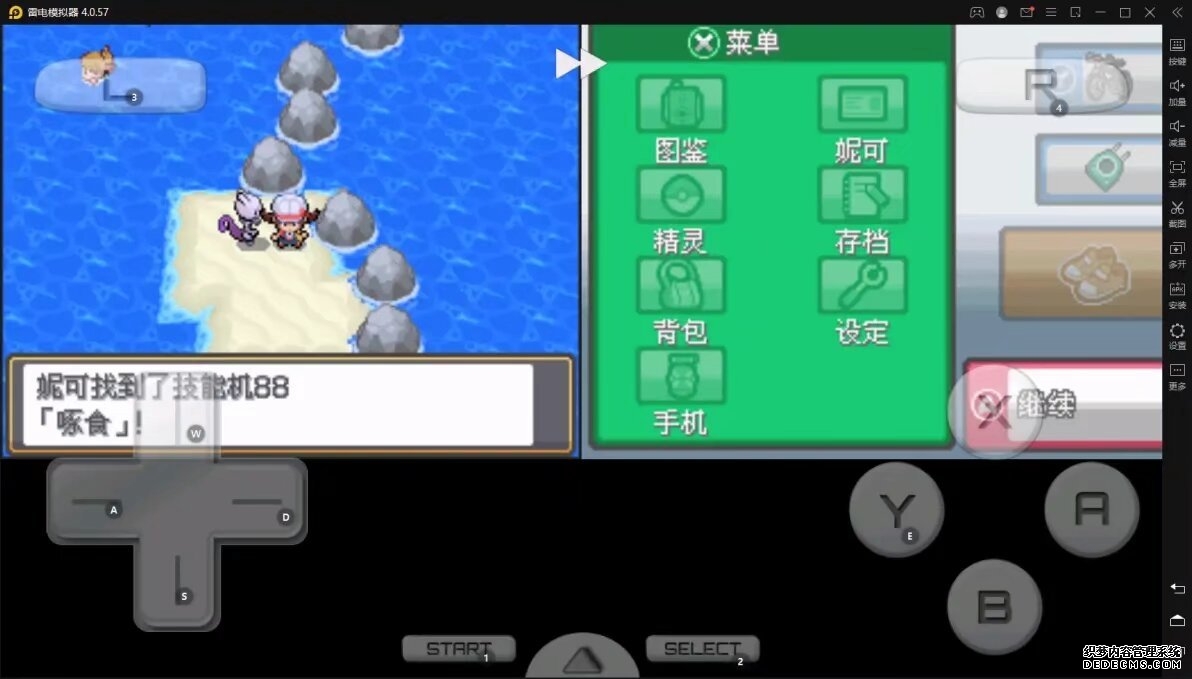Tap the L shoulder button overlay
1192x679 pixels.
[x=120, y=86]
